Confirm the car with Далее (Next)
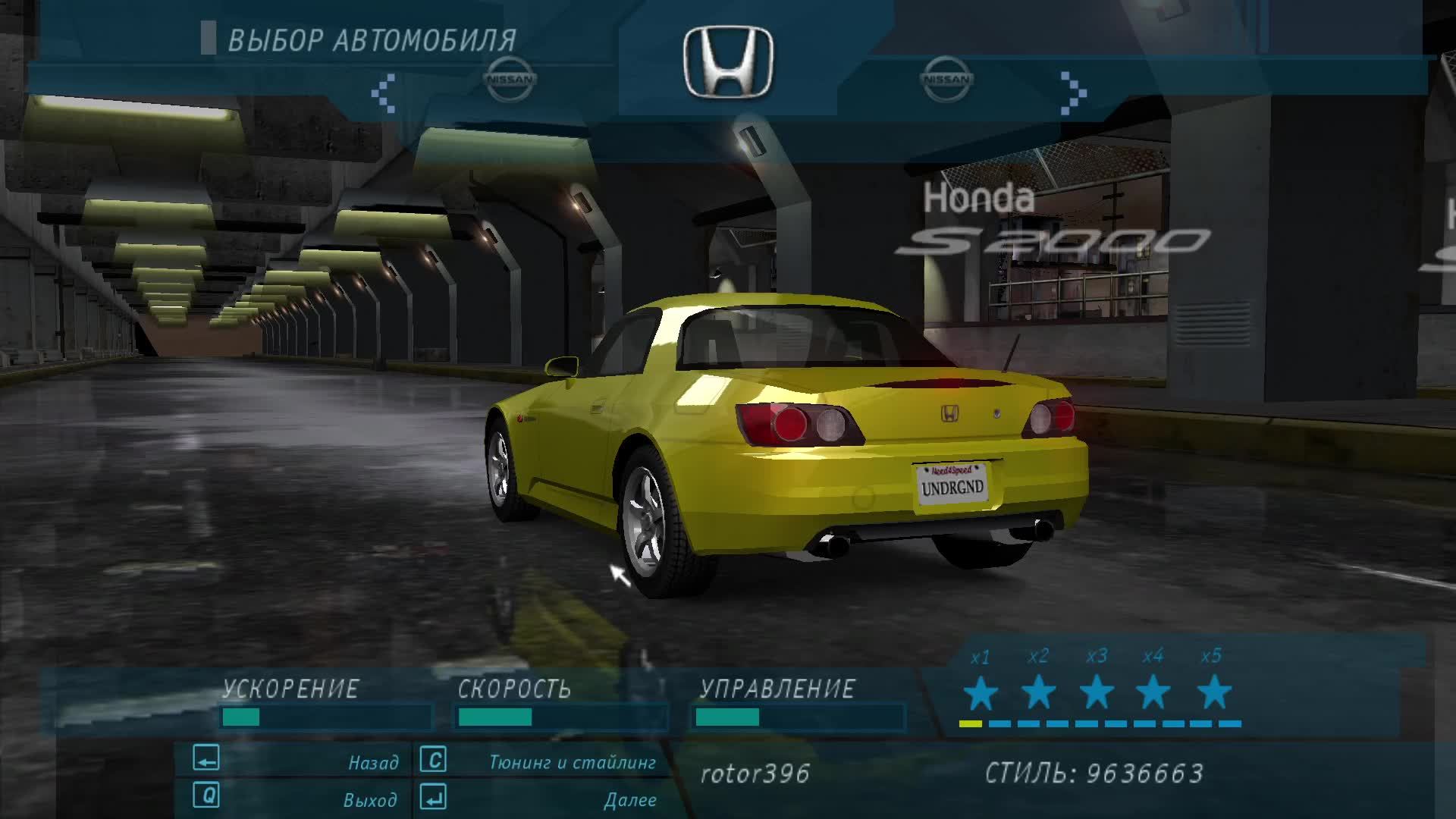 (x=629, y=799)
